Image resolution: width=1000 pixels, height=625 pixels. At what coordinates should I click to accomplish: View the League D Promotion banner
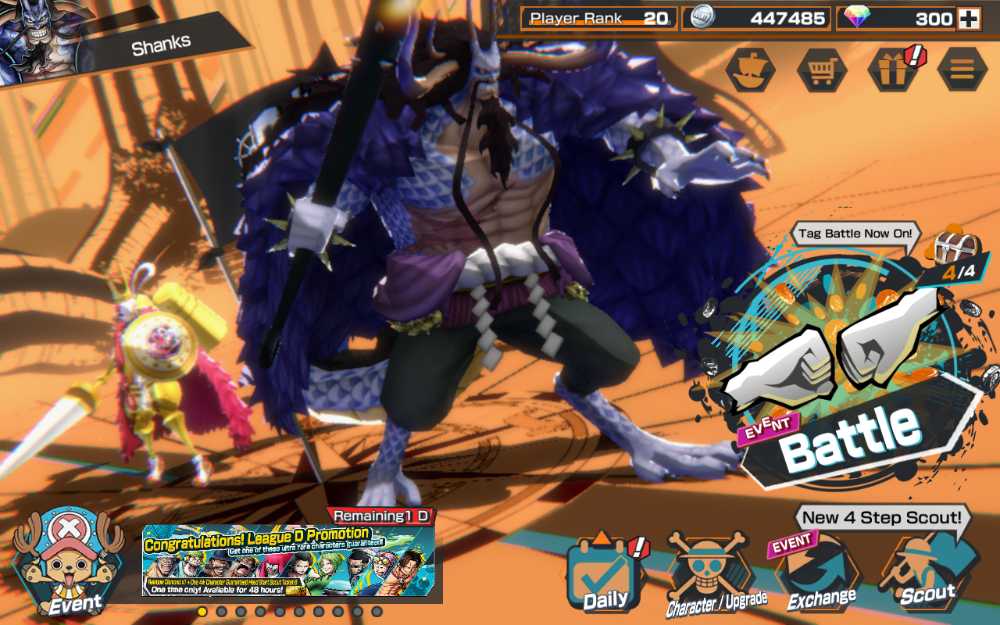[288, 561]
